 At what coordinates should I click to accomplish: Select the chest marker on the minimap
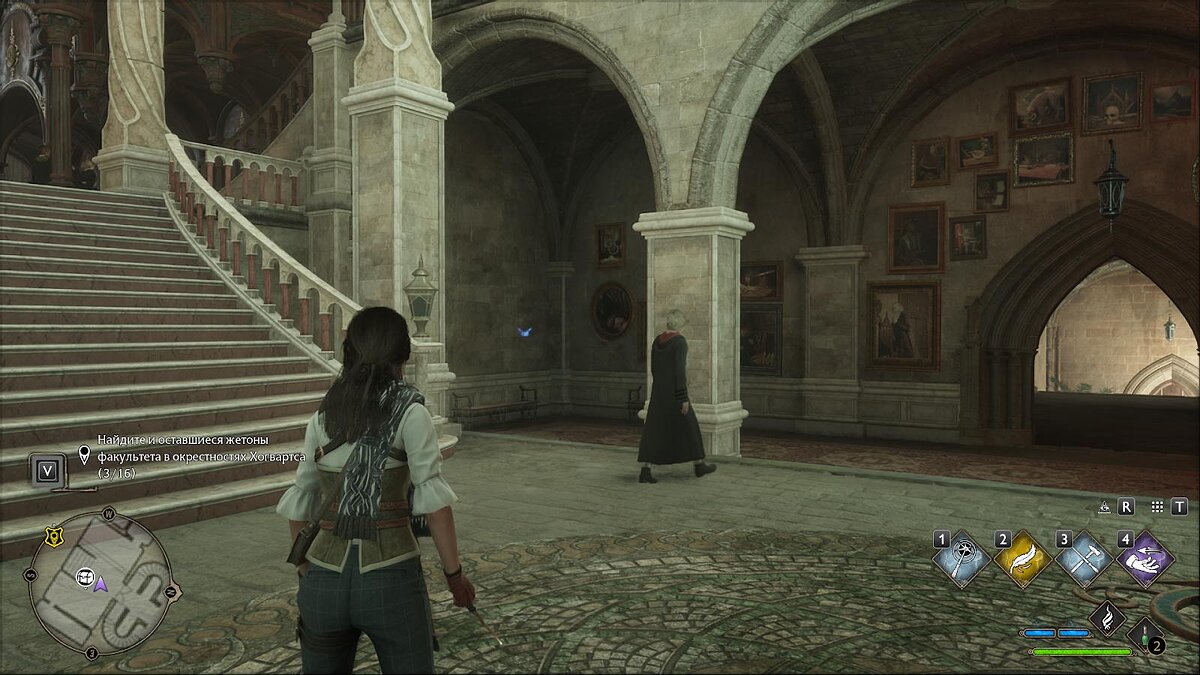84,577
